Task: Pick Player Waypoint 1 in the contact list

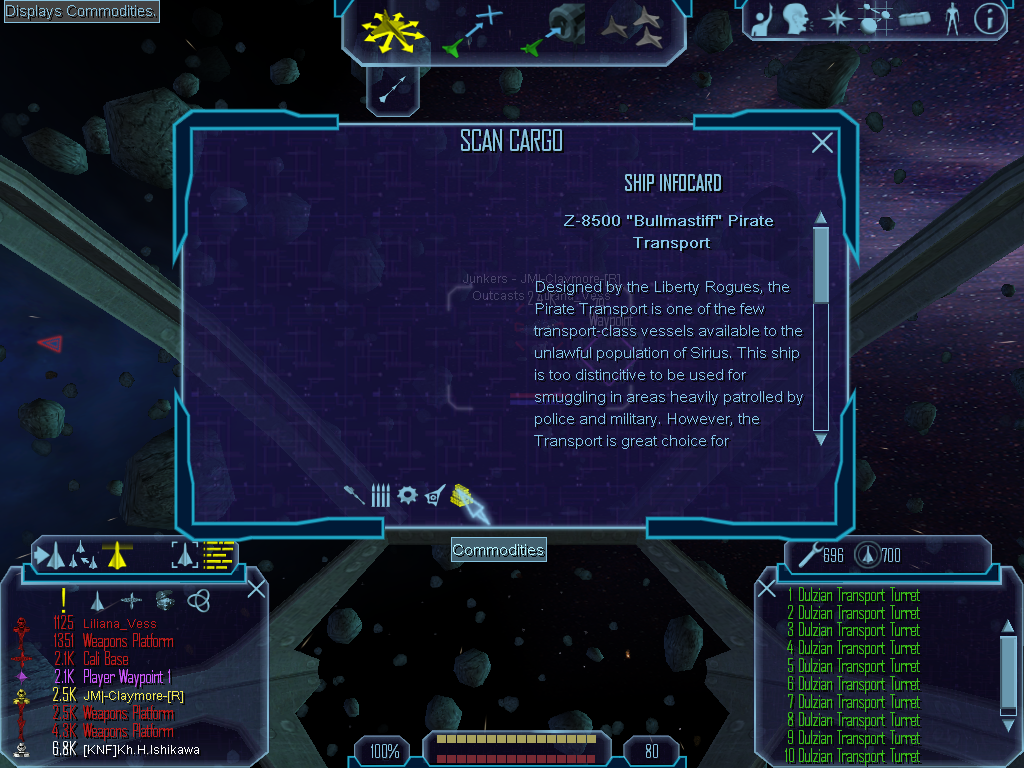Action: pyautogui.click(x=128, y=678)
